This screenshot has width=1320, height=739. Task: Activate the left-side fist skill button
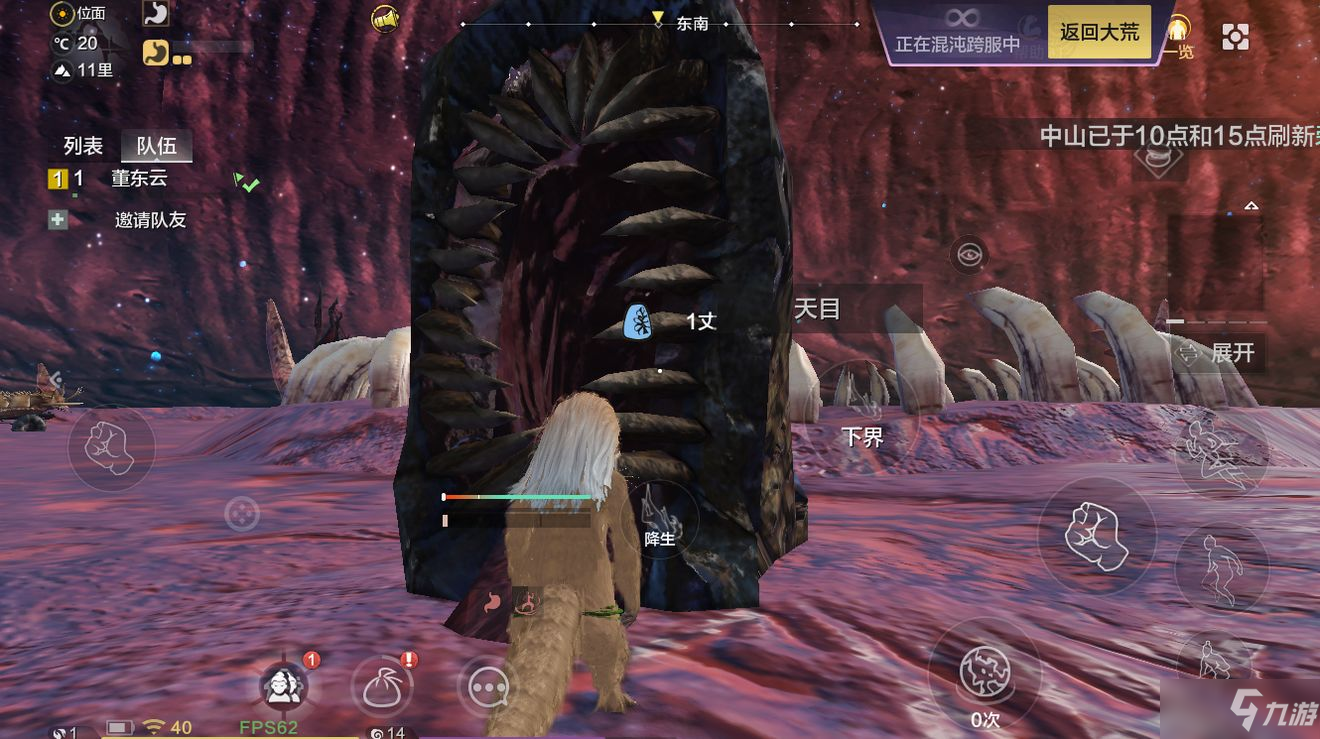pos(111,447)
